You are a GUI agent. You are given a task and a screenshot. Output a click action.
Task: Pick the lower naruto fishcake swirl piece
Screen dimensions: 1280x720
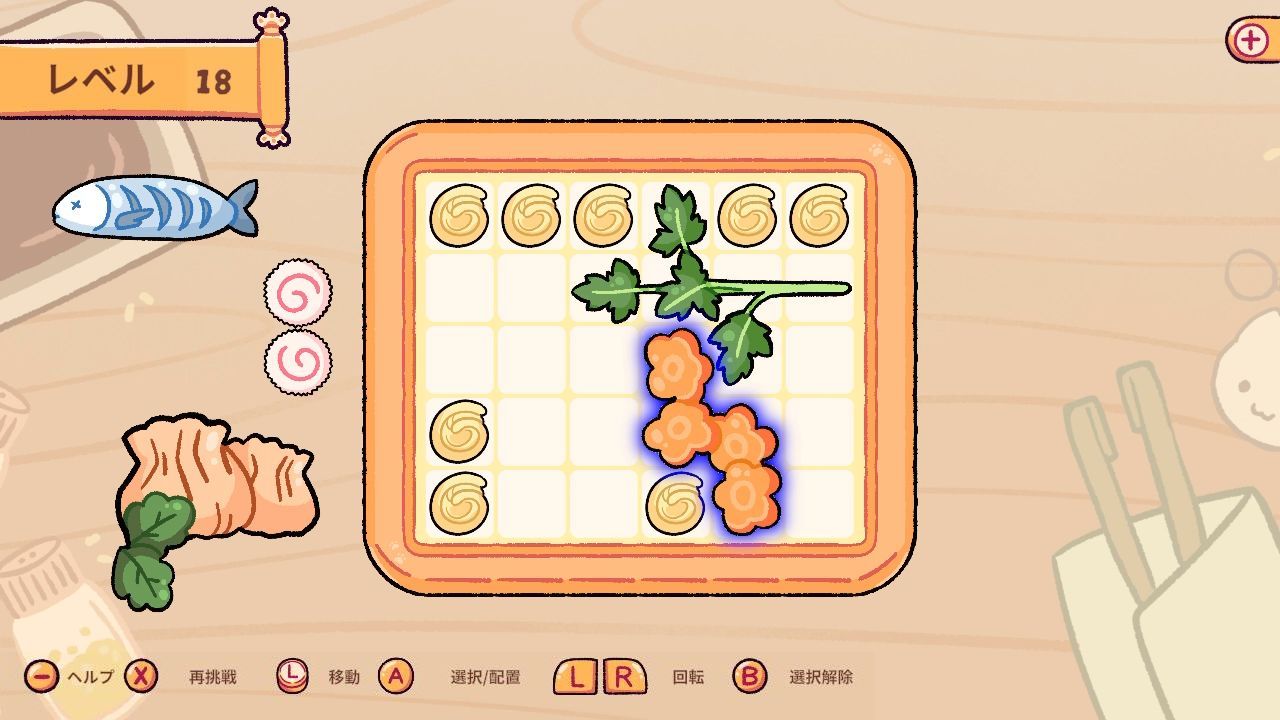pos(296,364)
